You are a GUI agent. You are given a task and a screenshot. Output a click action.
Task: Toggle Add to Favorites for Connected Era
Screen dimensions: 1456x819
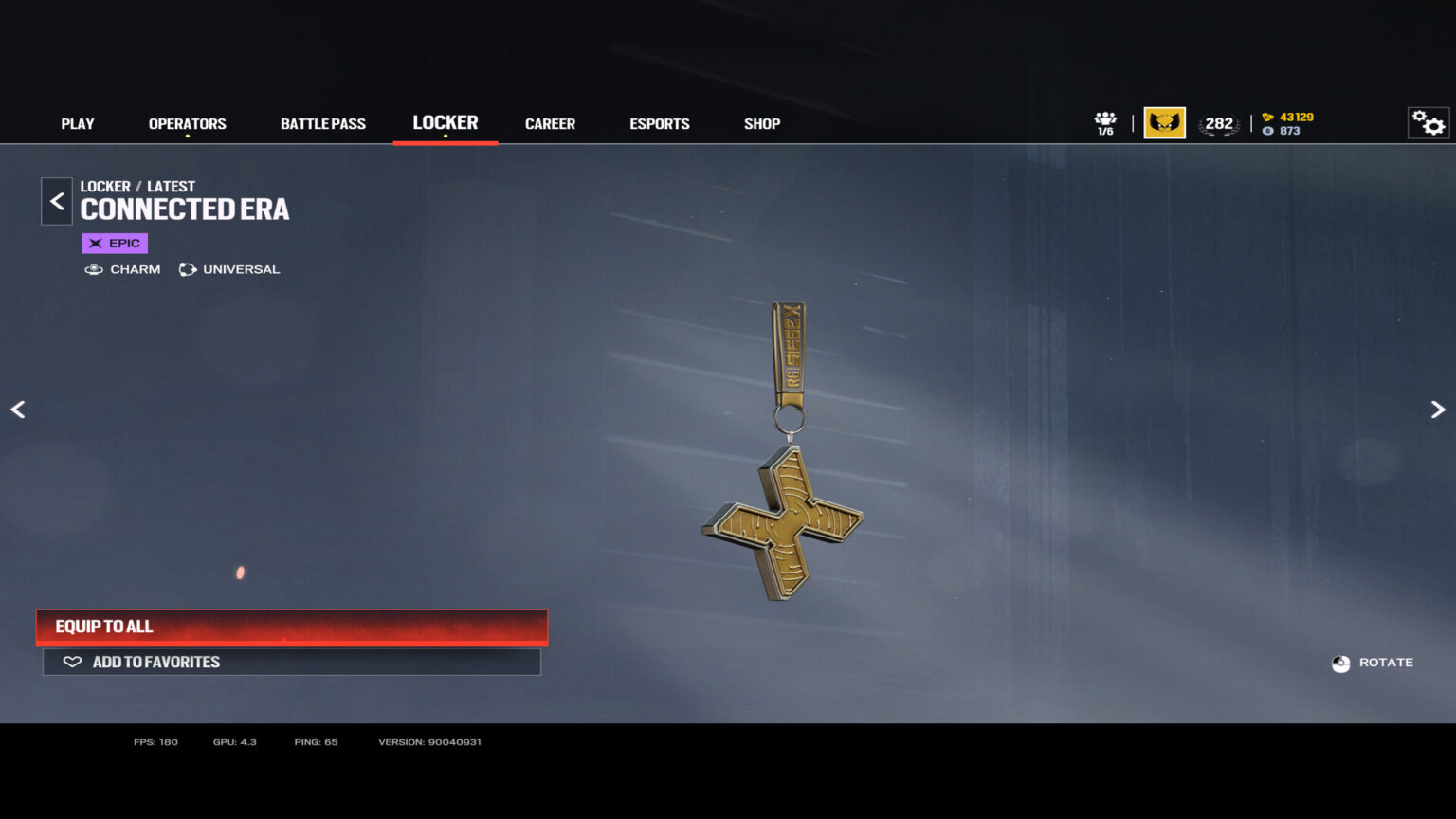[291, 662]
